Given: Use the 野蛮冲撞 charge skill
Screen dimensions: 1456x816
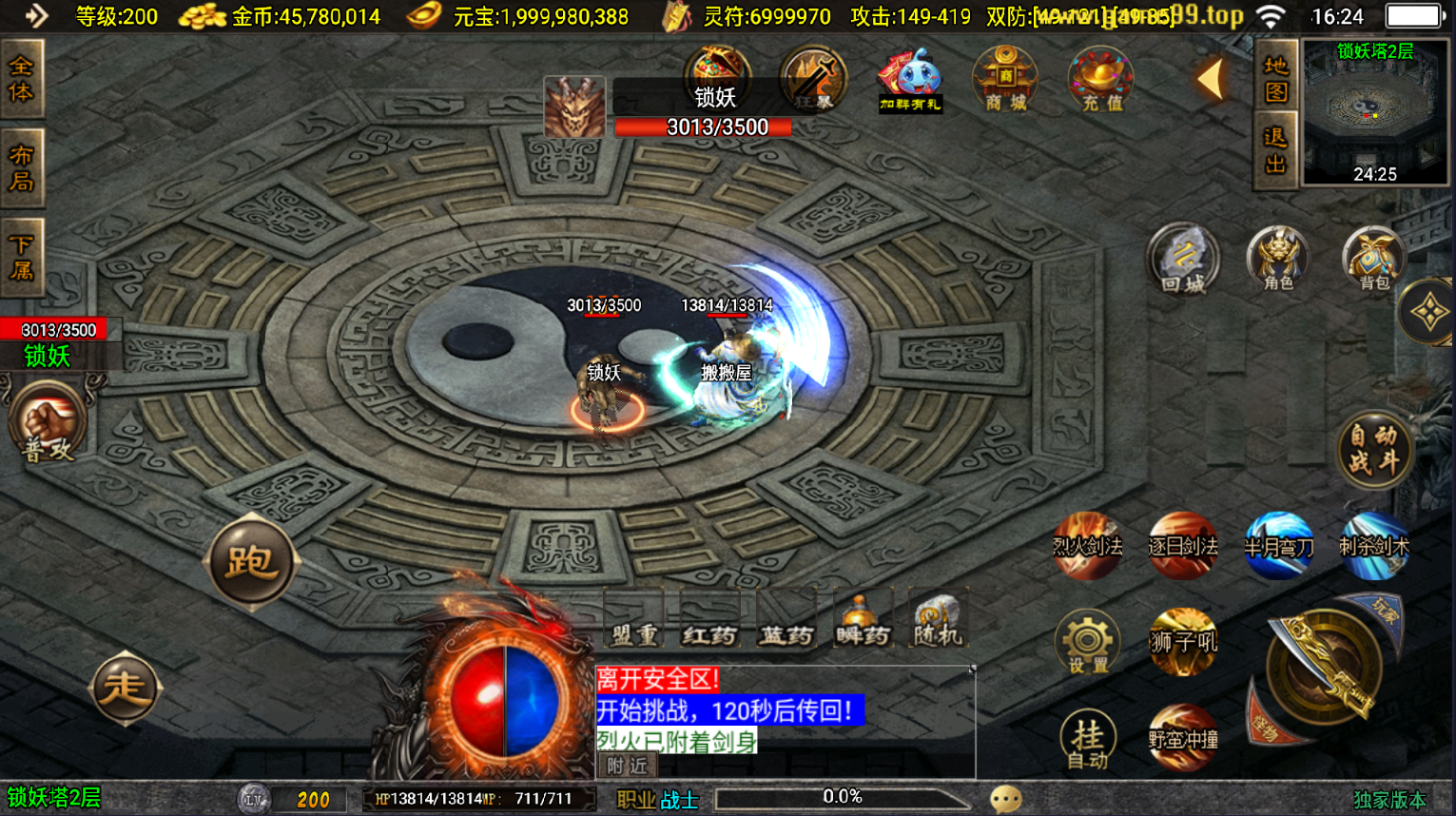Looking at the screenshot, I should pos(1182,738).
